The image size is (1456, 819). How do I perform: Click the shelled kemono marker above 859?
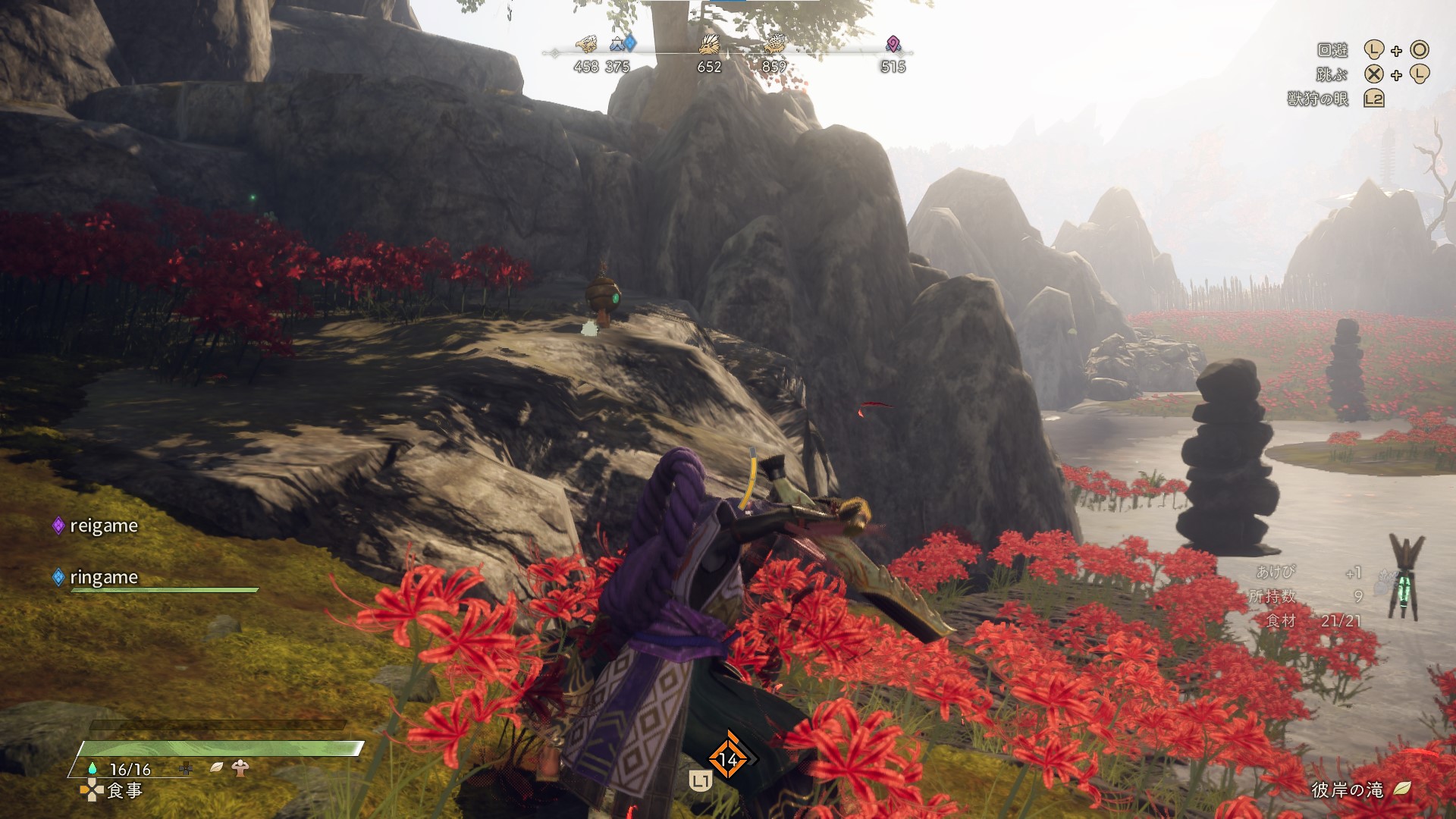point(774,43)
